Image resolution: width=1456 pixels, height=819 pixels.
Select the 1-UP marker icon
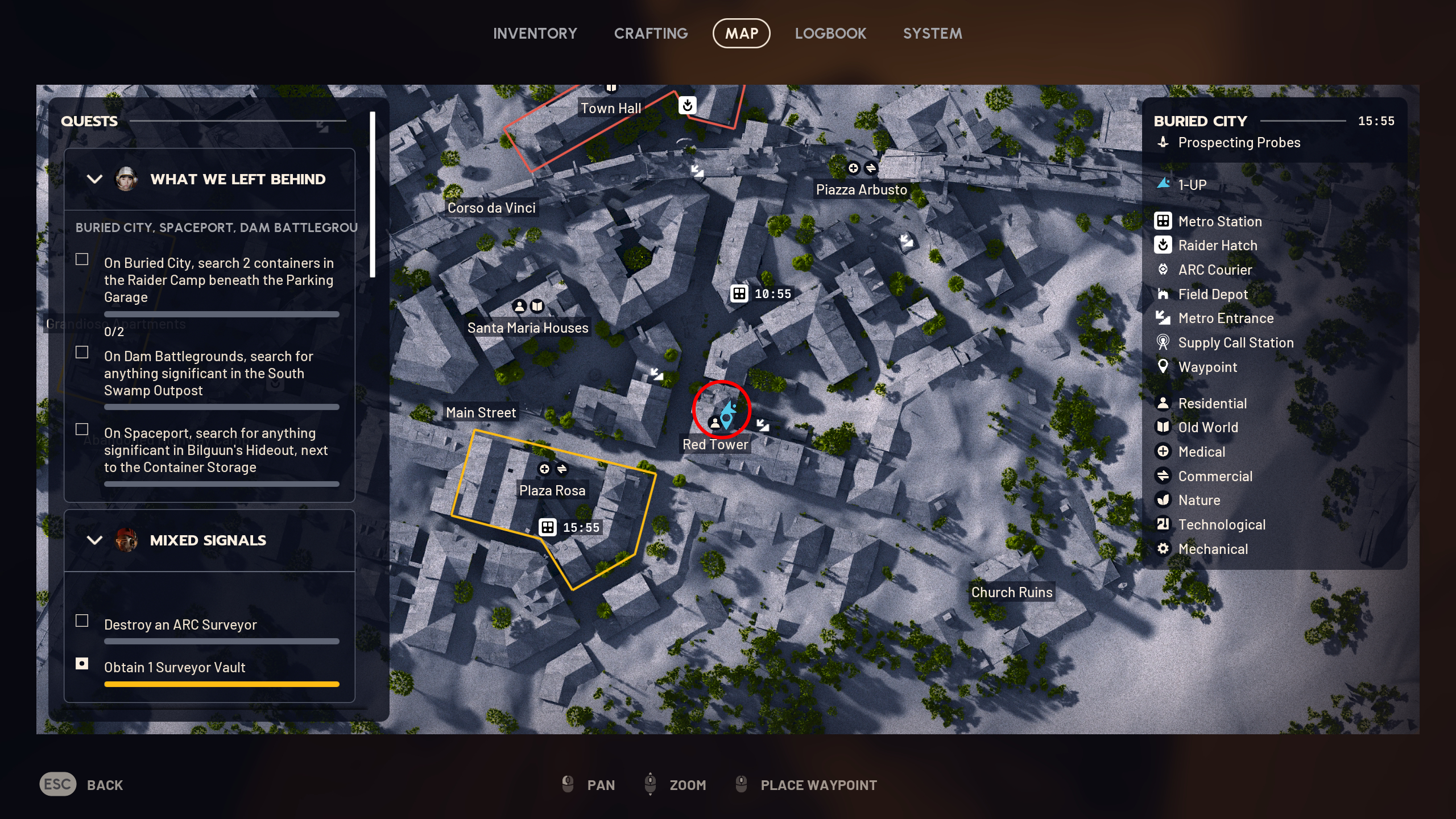(1164, 184)
